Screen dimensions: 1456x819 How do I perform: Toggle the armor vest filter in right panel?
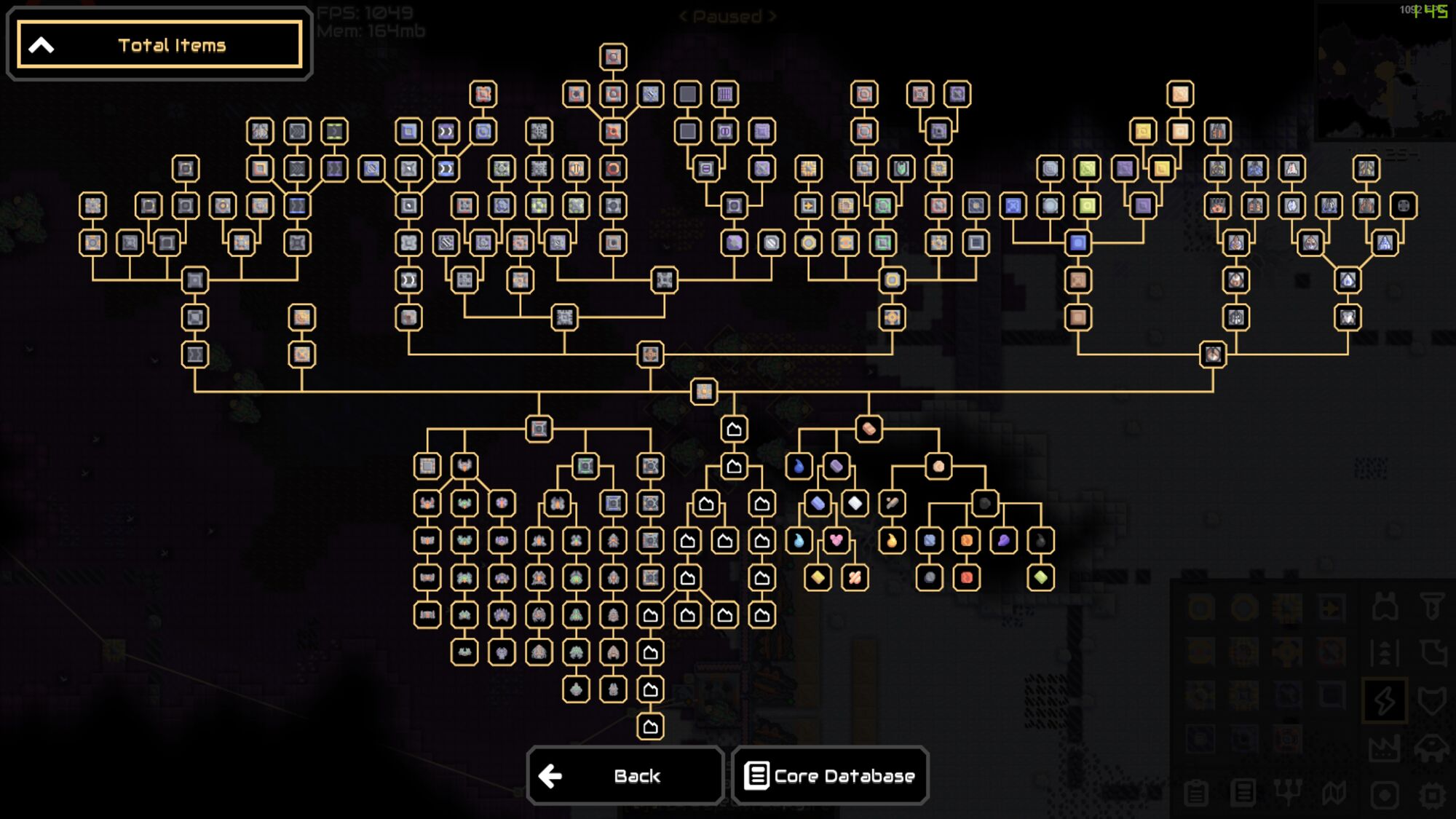click(1385, 606)
